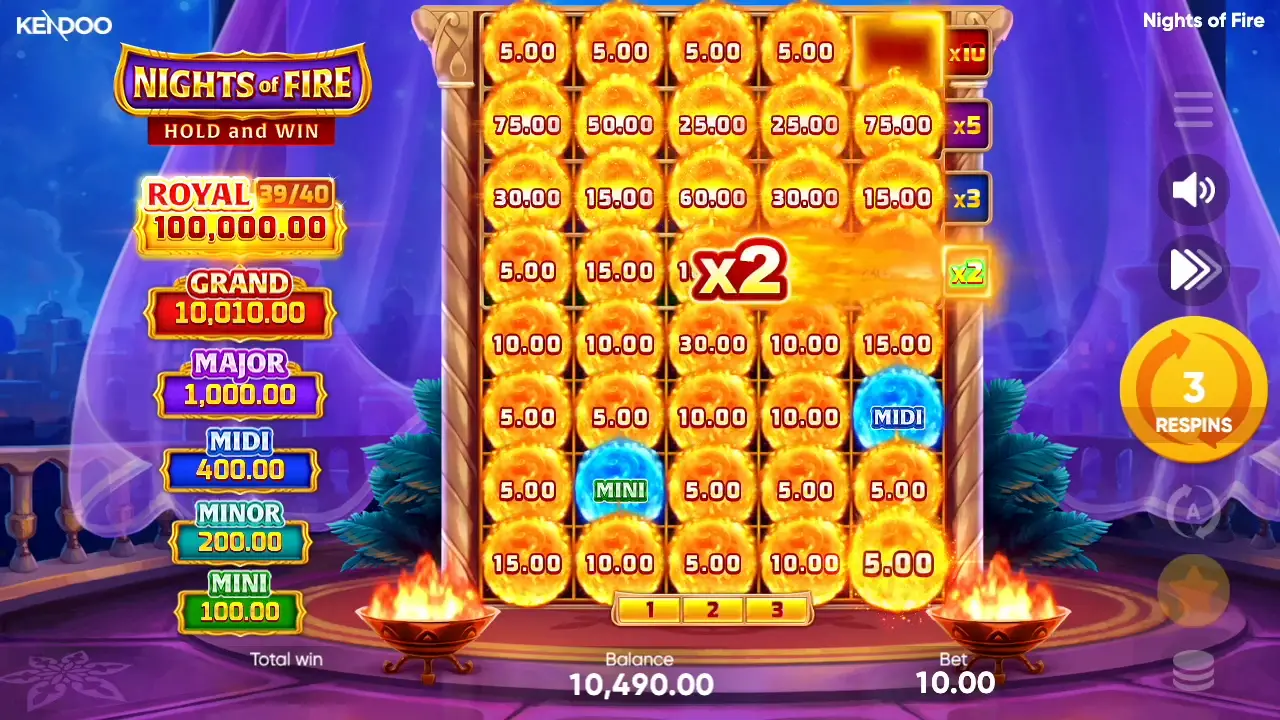Expand the ROYAL 100,000.00 jackpot panel

[240, 212]
